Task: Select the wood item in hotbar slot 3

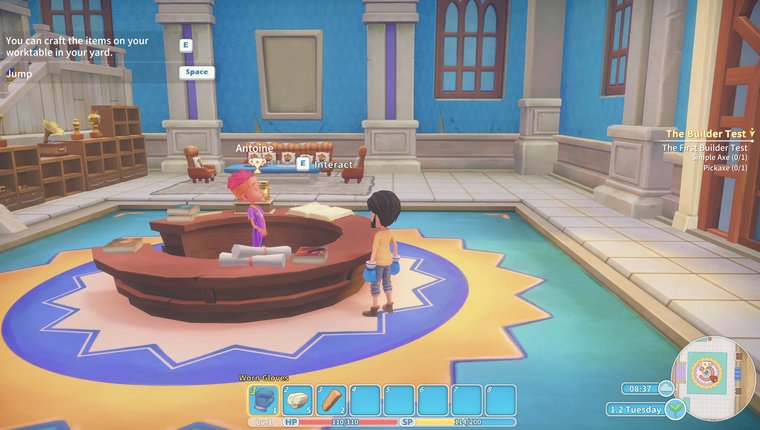Action: 332,400
